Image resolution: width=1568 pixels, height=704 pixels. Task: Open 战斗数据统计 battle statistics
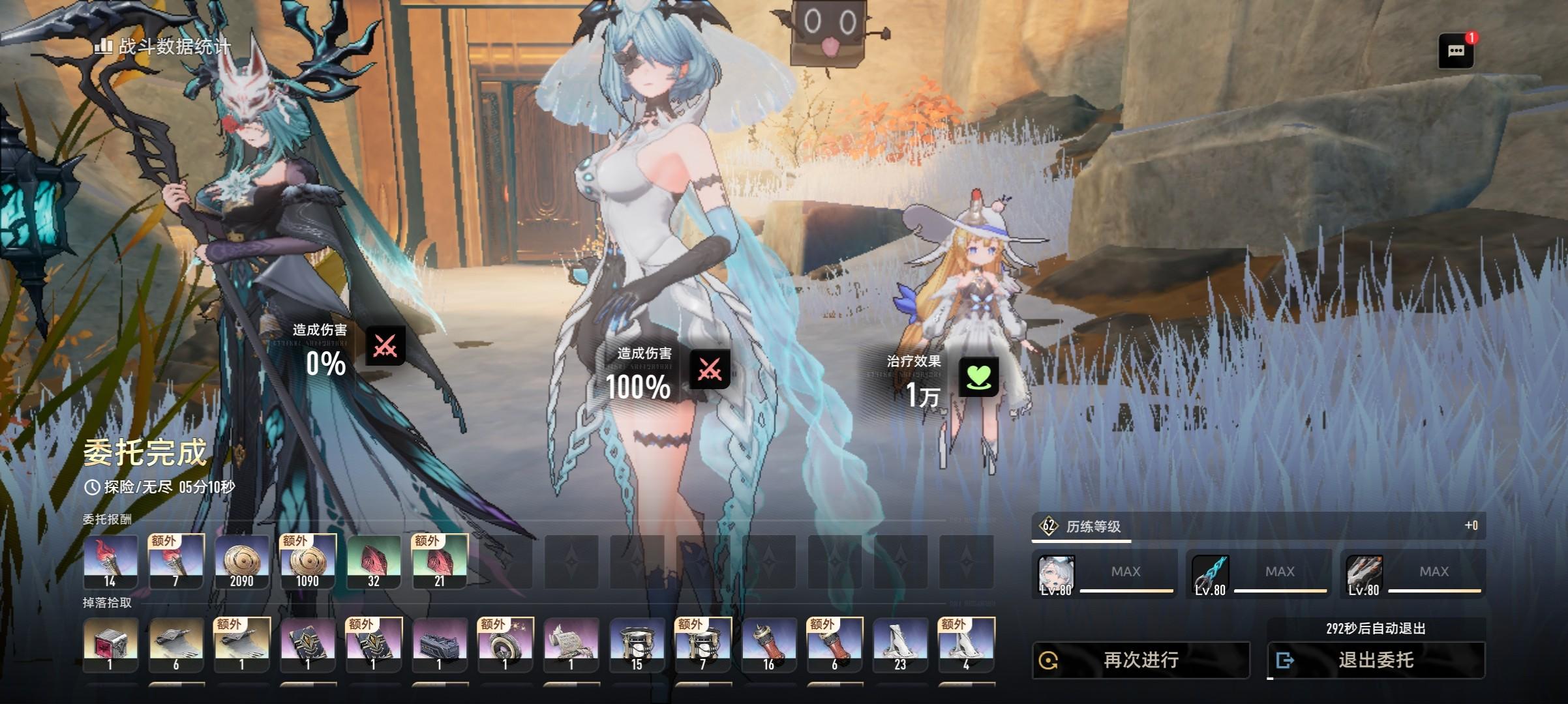[x=163, y=47]
